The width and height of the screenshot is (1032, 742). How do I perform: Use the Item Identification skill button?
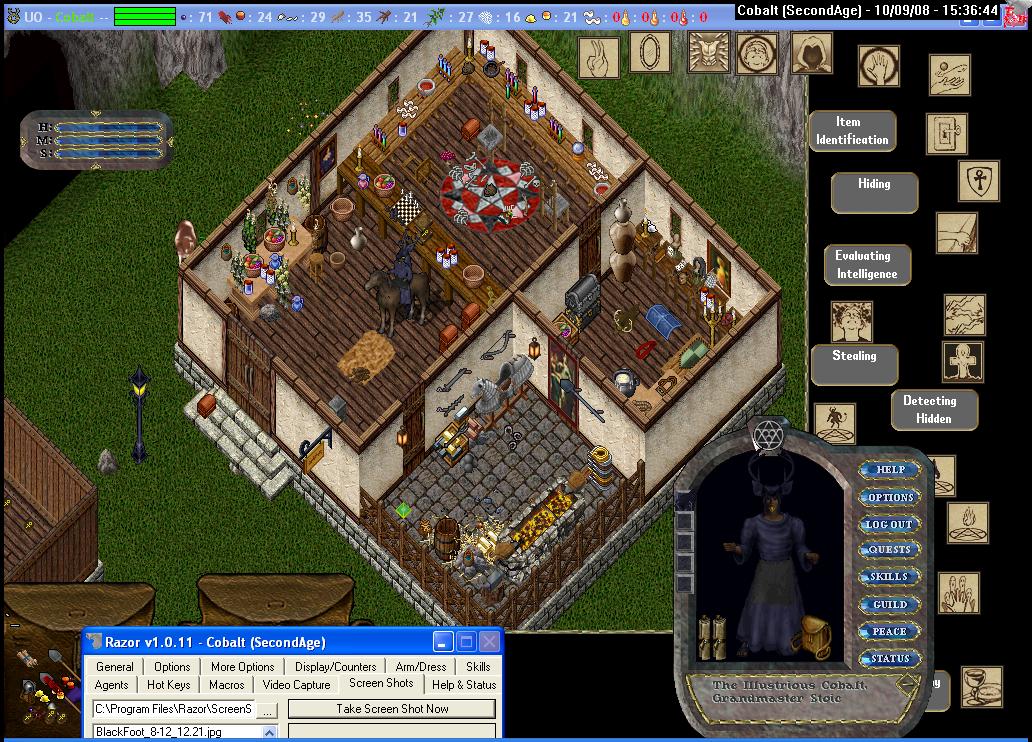852,131
